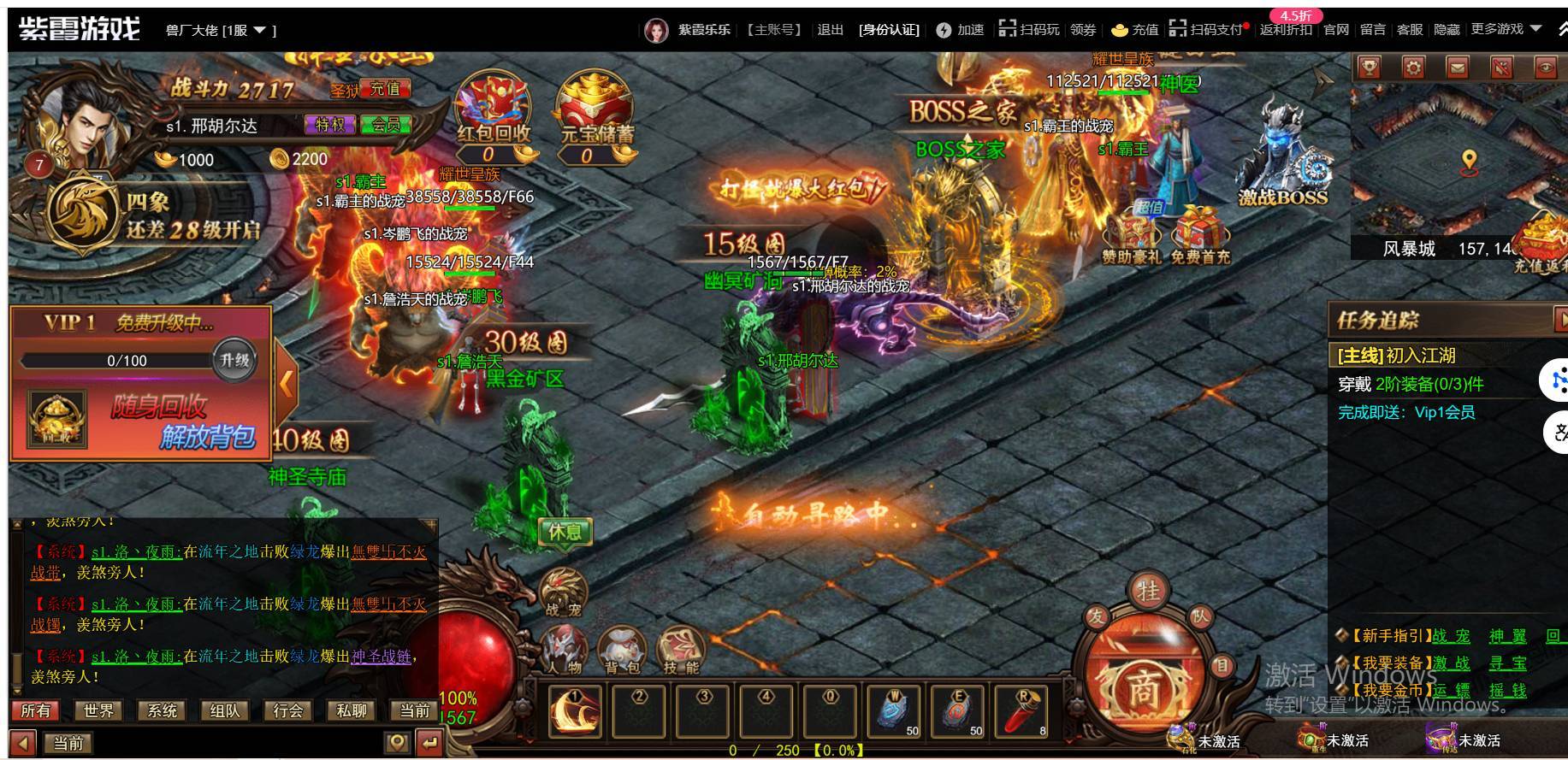This screenshot has height=760, width=1568.
Task: Open the 元宝储蓄 ingot savings icon
Action: 596,109
